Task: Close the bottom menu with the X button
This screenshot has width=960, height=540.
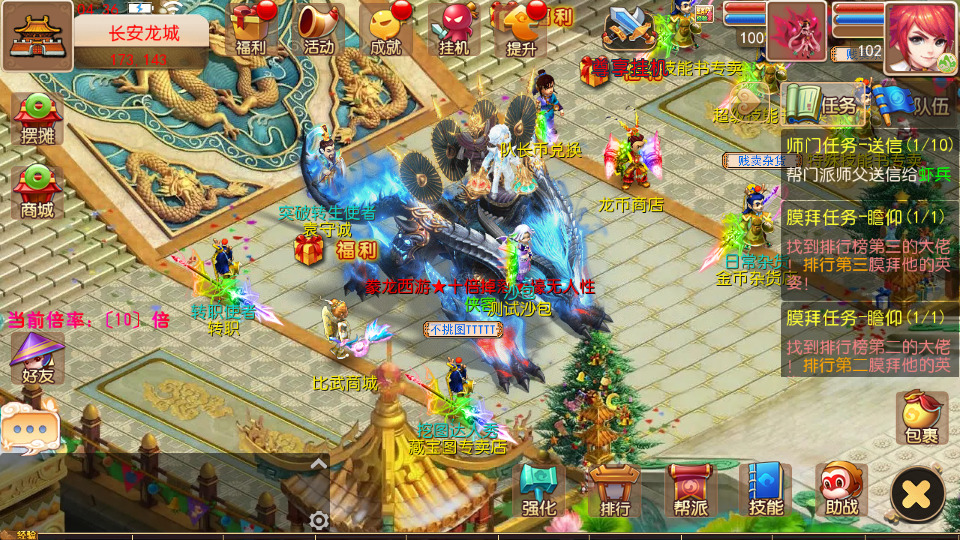Action: (x=917, y=493)
